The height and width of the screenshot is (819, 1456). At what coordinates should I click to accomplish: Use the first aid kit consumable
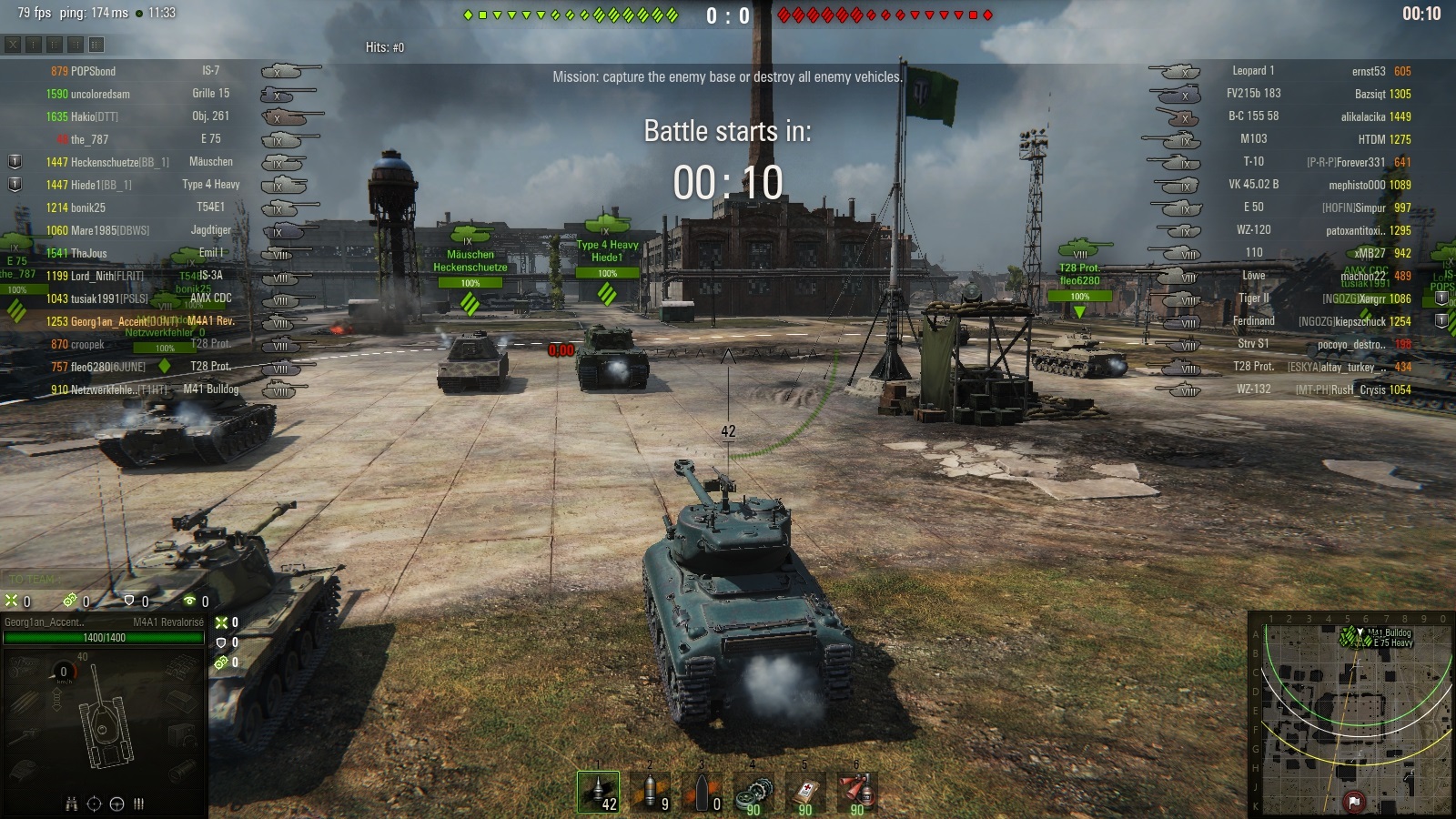[x=805, y=792]
